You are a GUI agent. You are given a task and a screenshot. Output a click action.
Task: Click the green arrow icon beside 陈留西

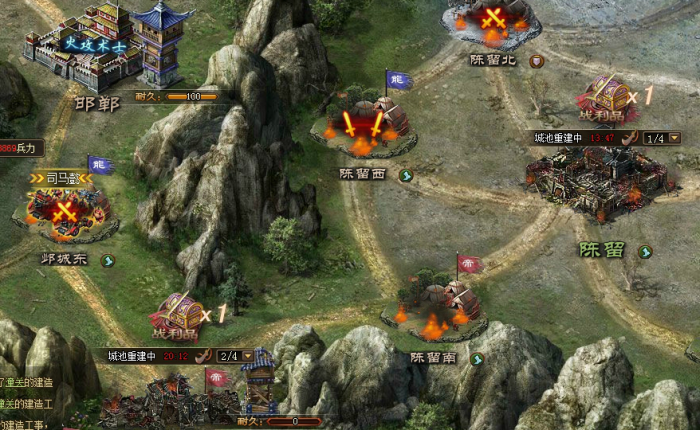click(x=406, y=175)
